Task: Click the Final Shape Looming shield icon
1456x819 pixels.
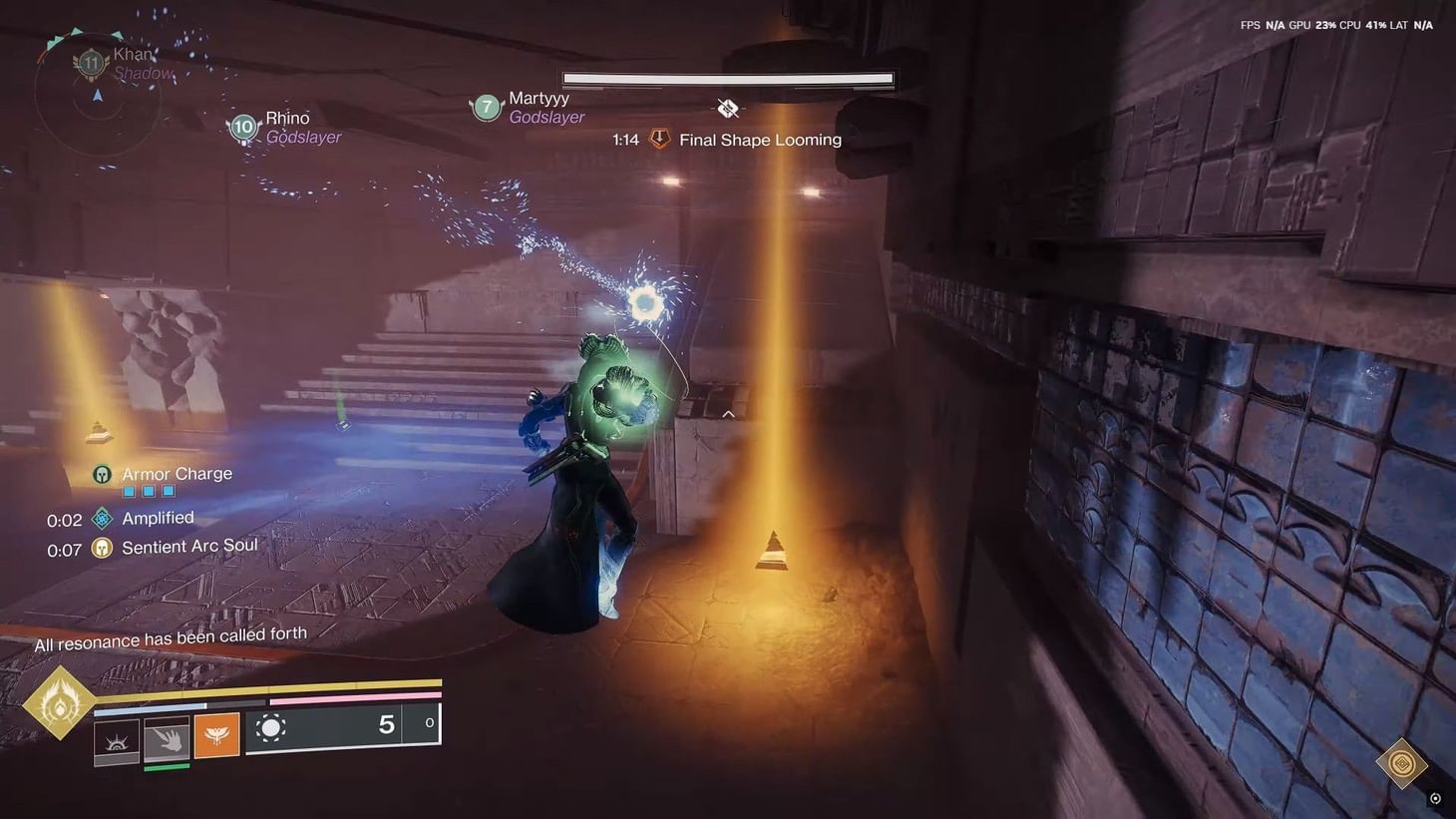Action: pyautogui.click(x=659, y=139)
